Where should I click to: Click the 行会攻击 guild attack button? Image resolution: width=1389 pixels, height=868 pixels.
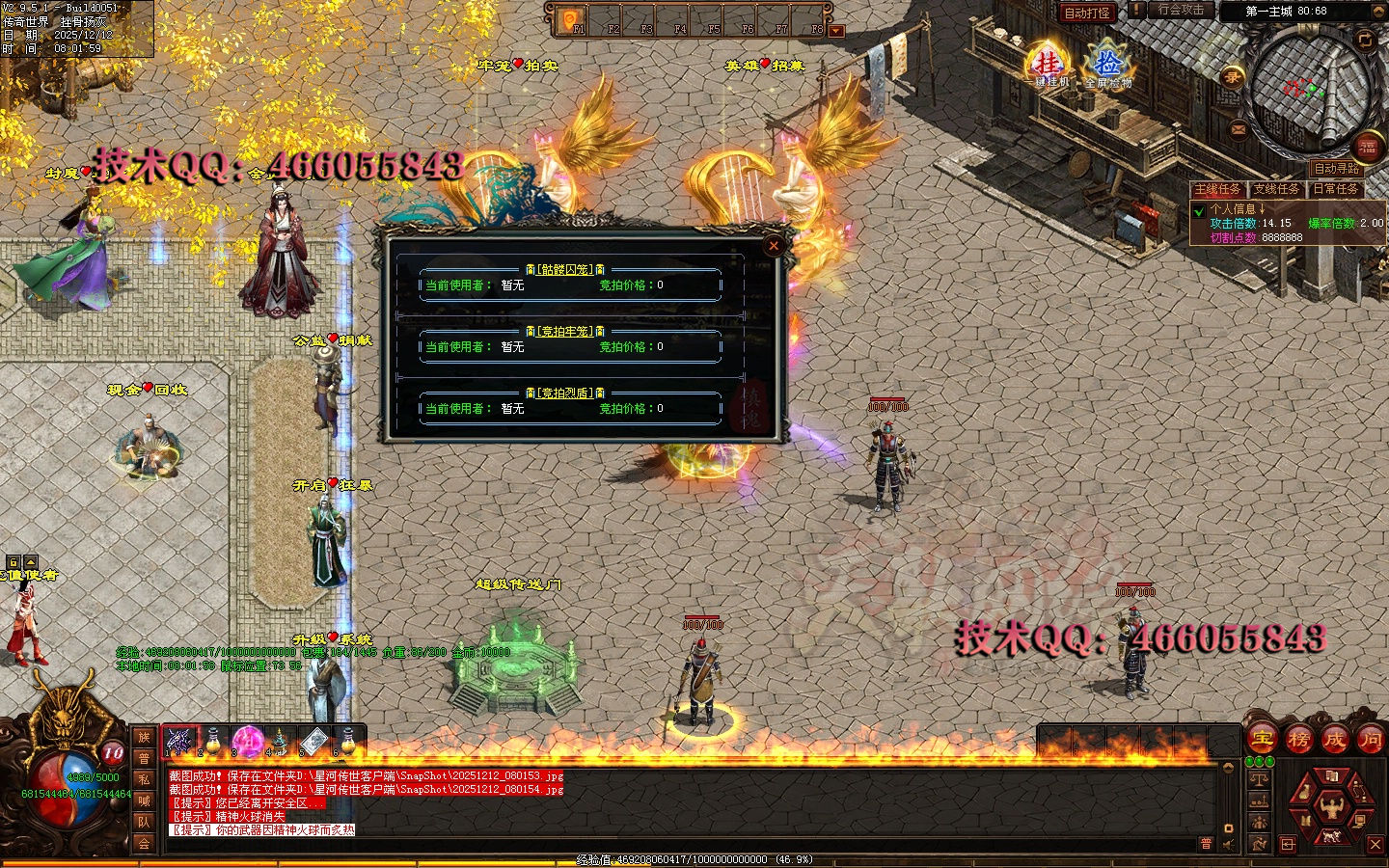(x=1181, y=11)
